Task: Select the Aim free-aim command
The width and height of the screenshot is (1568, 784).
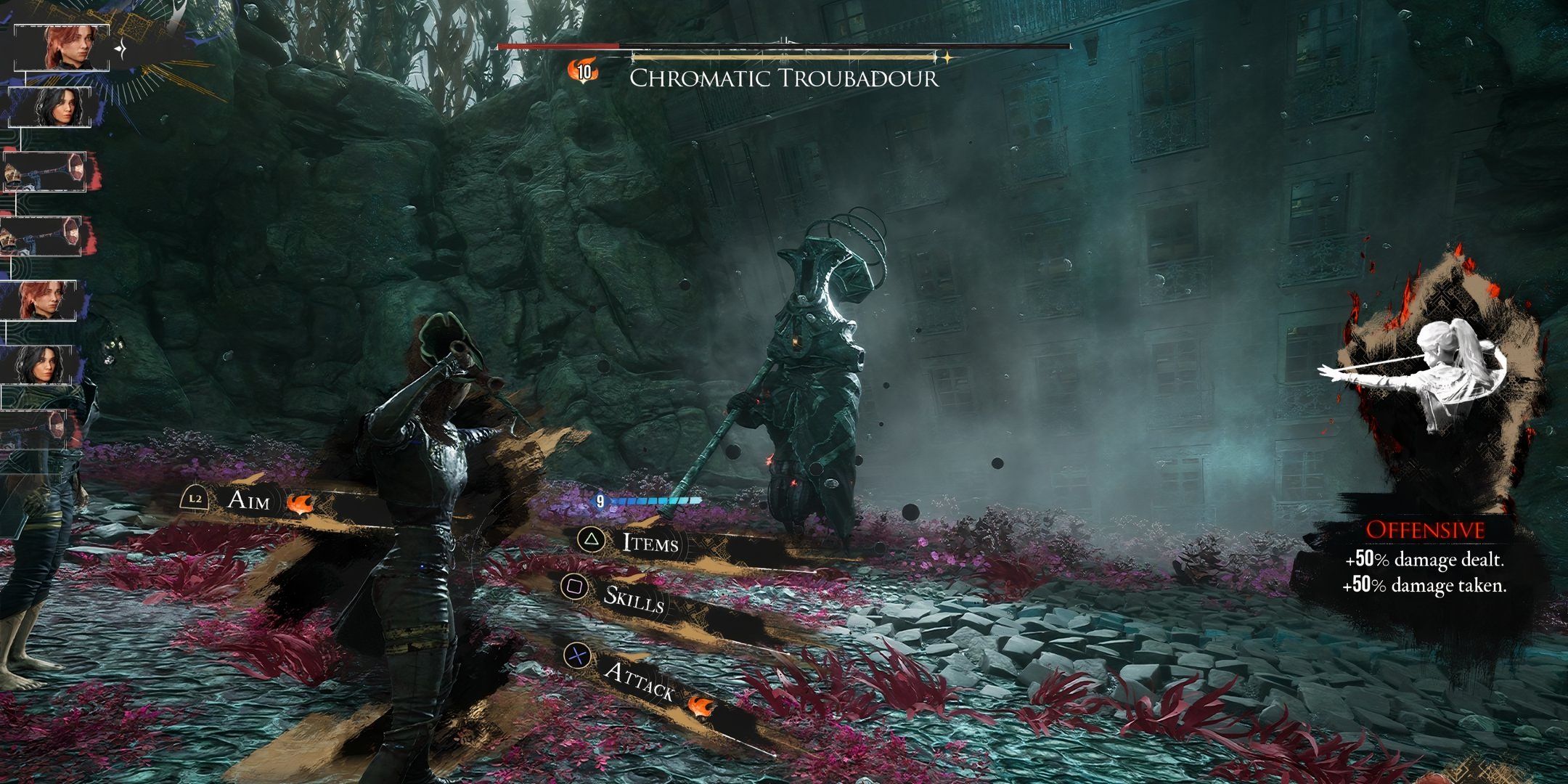Action: pos(248,500)
